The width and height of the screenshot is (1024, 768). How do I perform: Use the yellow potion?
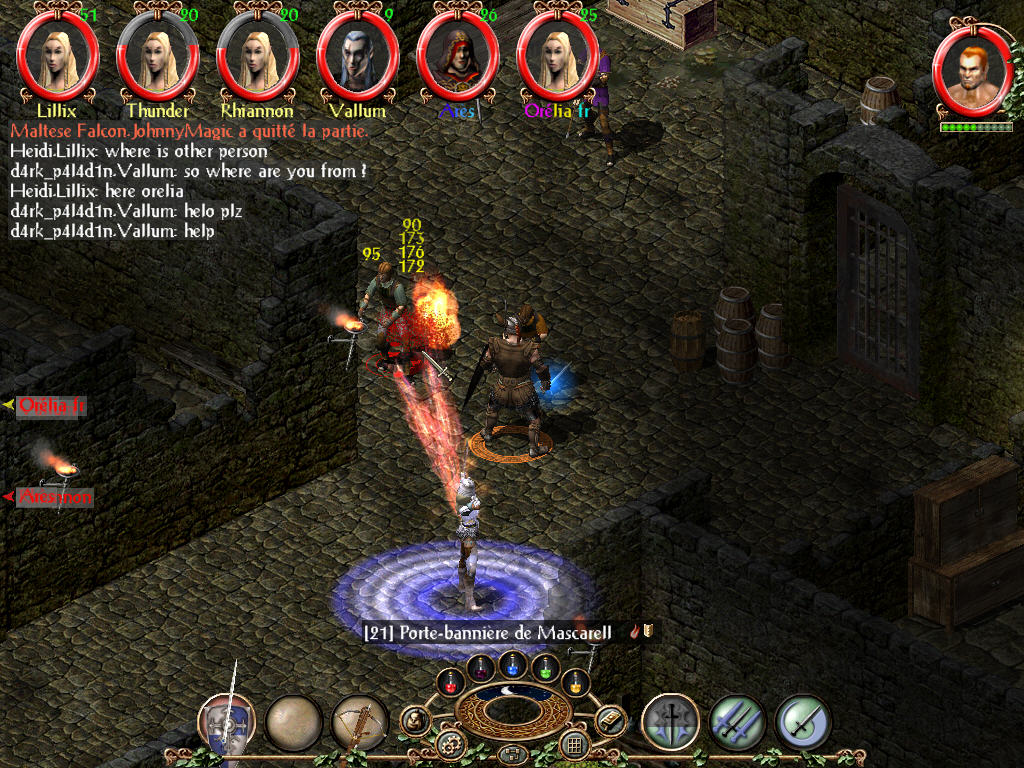[575, 683]
